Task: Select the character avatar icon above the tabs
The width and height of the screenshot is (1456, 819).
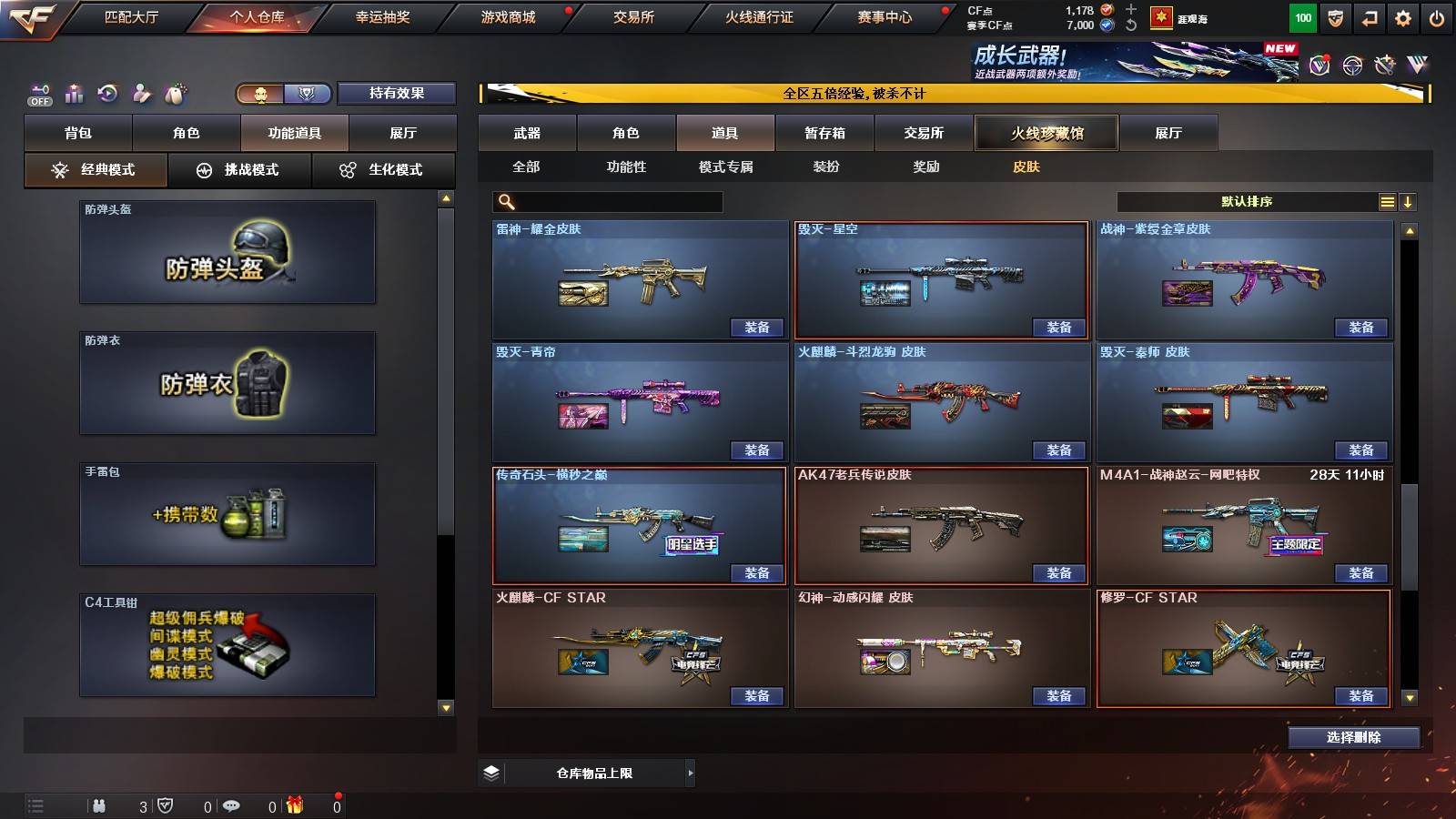Action: pyautogui.click(x=139, y=94)
